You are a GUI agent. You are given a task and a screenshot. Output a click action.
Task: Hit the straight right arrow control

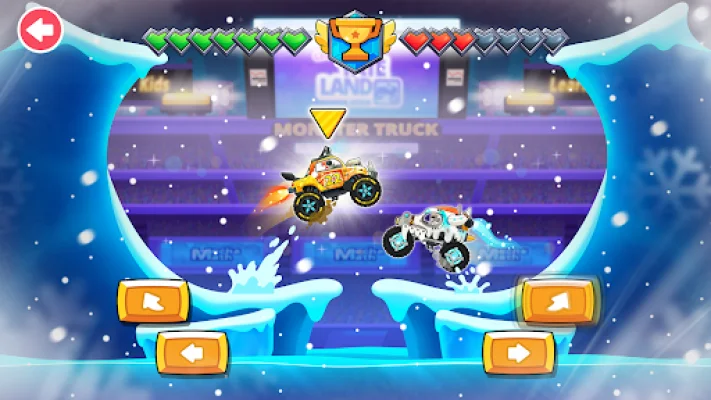519,351
